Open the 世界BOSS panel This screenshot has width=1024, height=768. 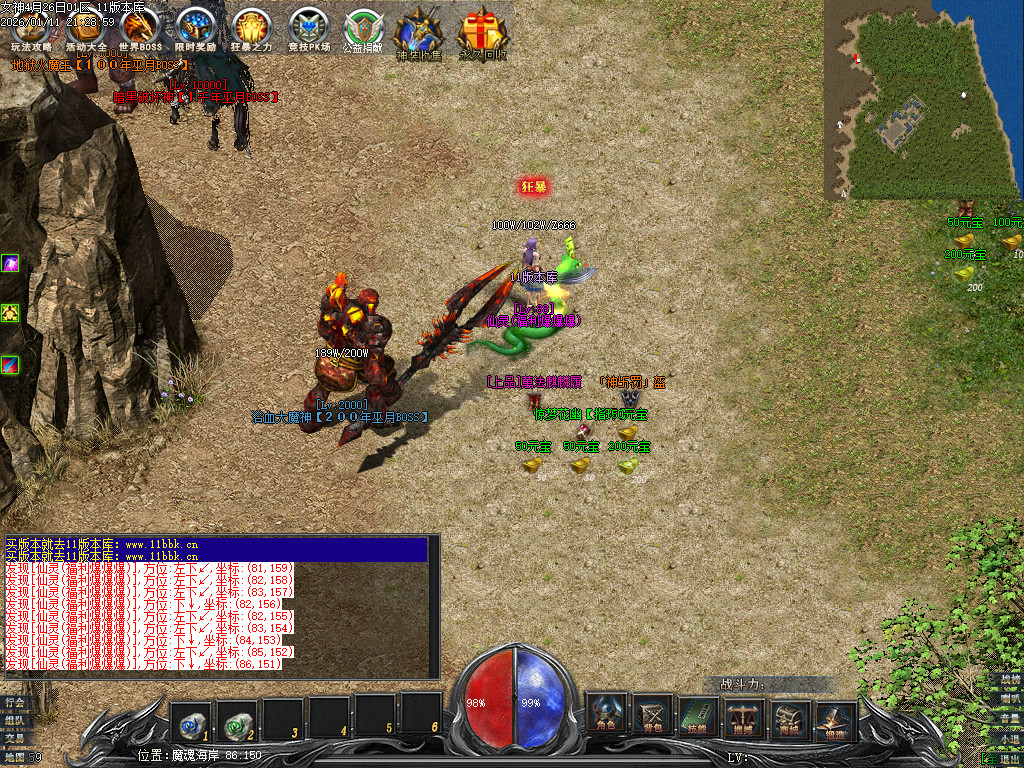click(140, 28)
